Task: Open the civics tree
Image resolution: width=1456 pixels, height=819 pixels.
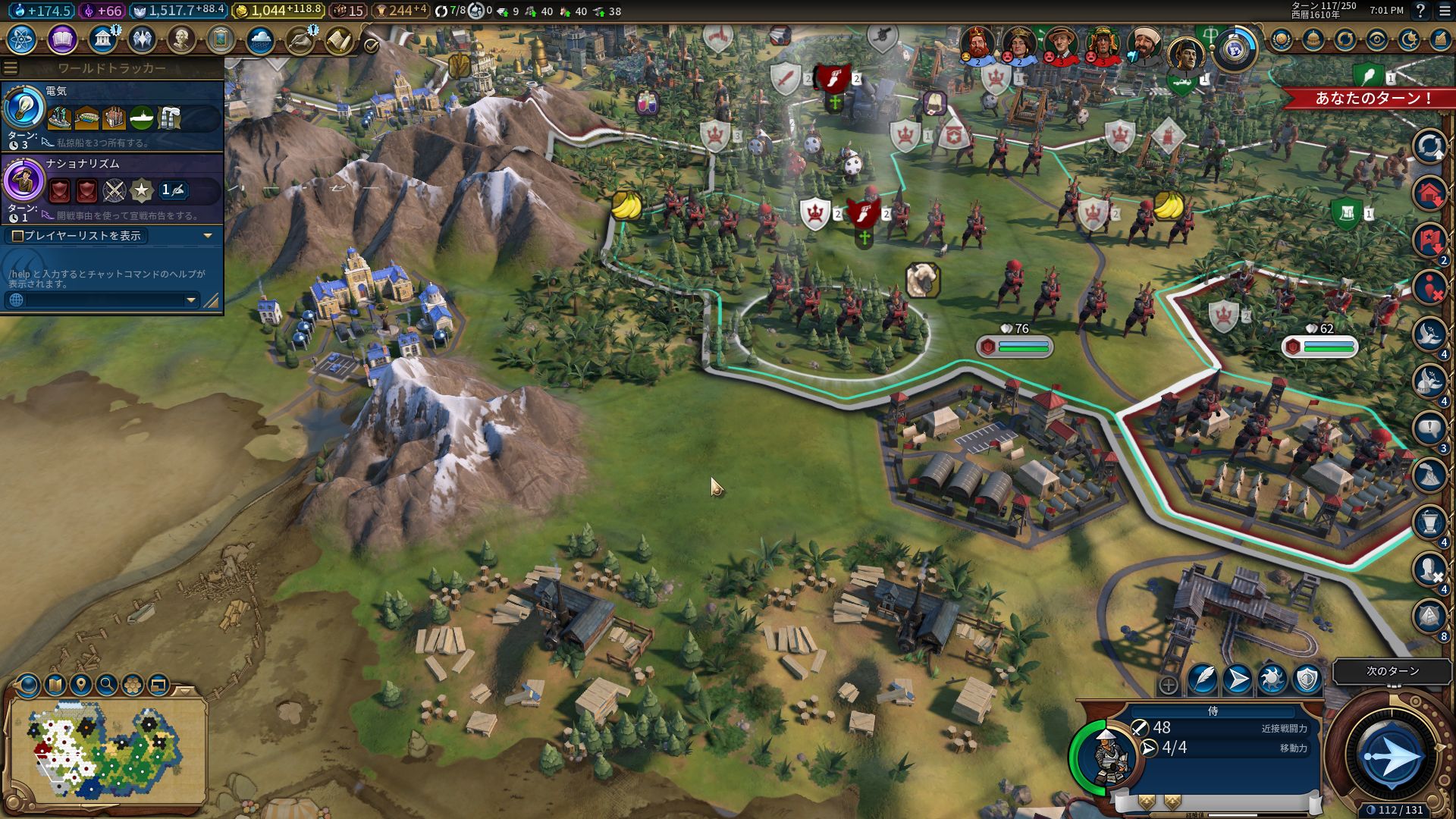Action: [62, 39]
